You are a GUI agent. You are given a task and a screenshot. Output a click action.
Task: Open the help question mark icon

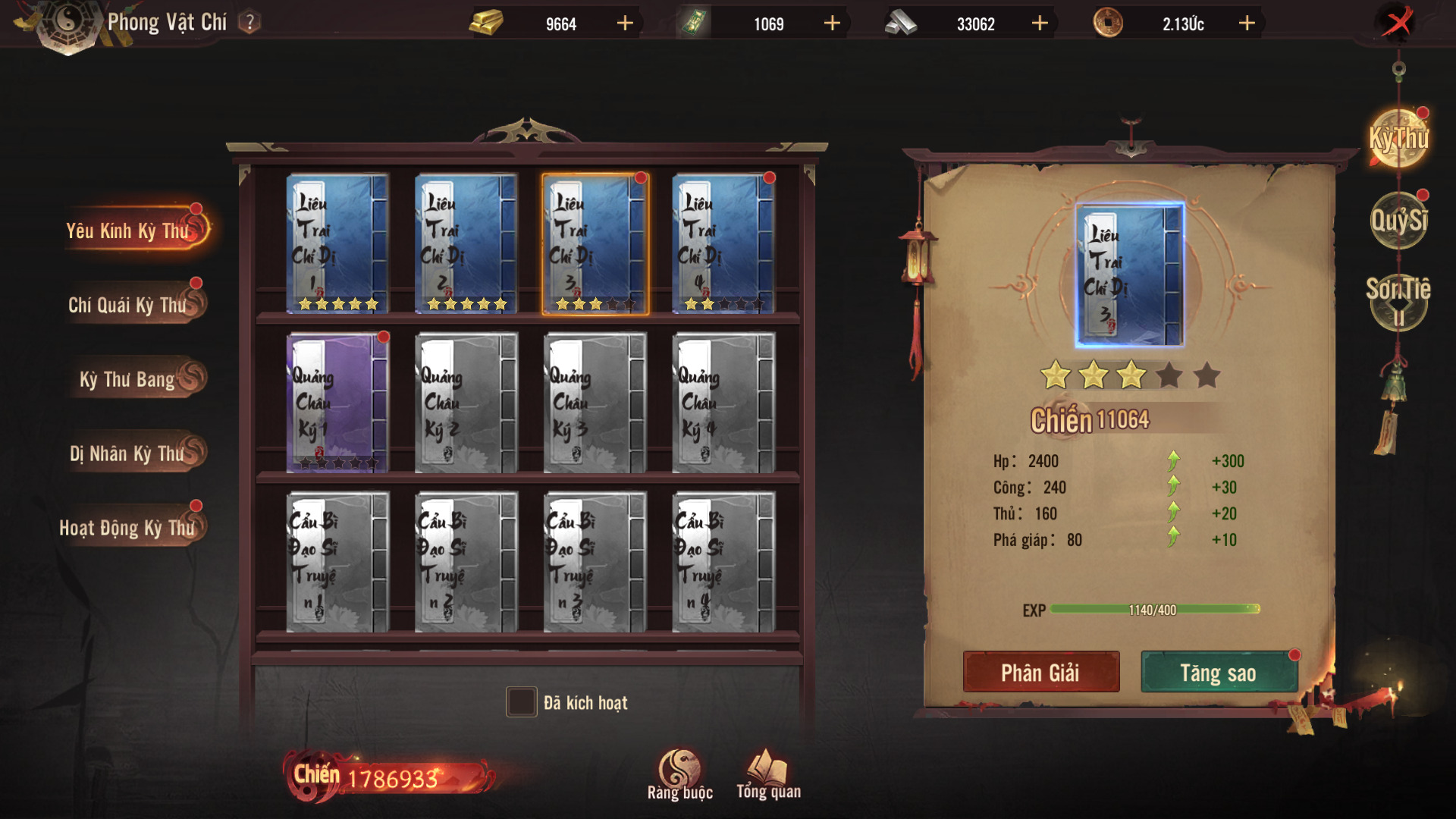(x=249, y=23)
